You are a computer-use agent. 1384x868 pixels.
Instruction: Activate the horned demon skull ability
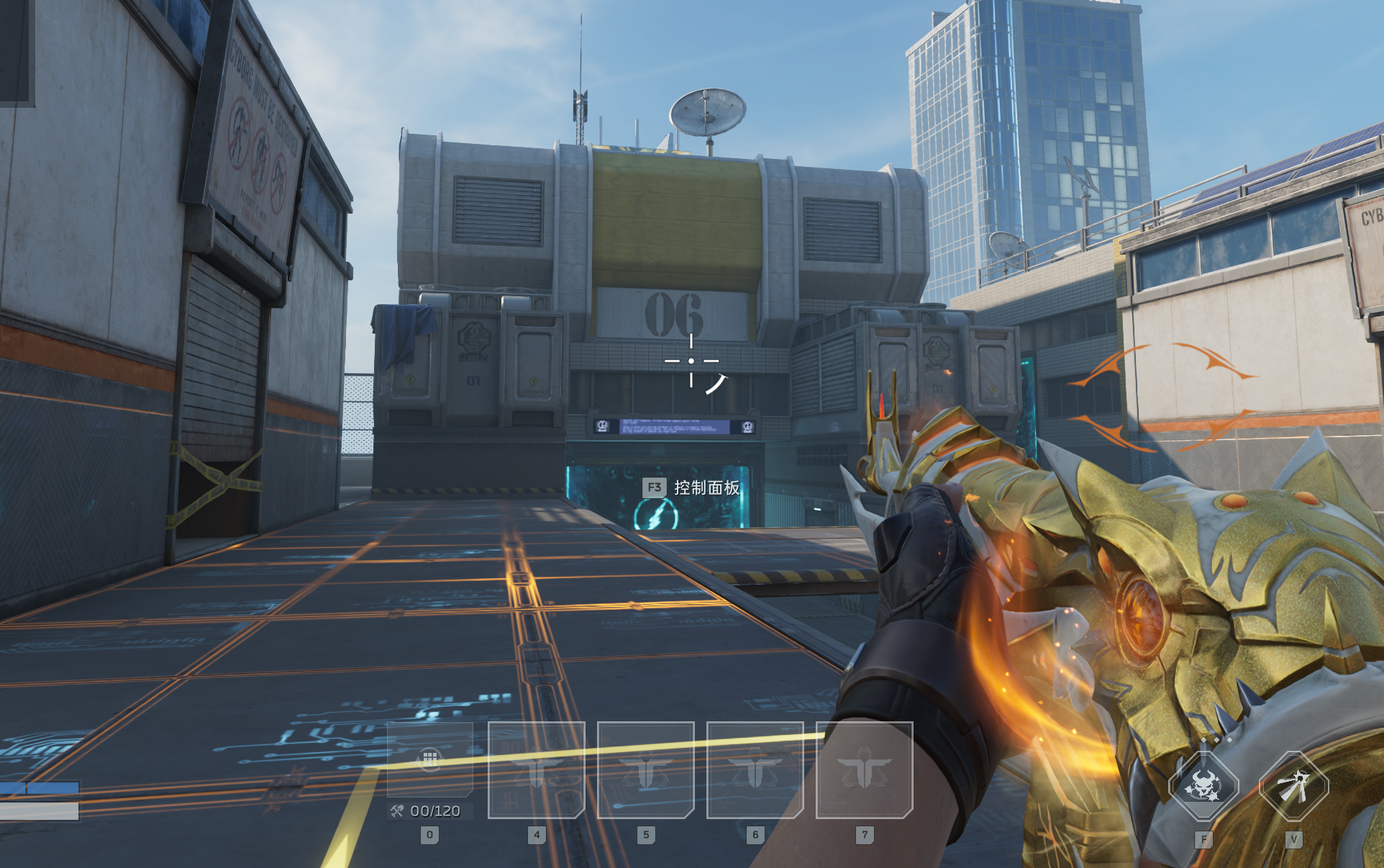(1203, 786)
